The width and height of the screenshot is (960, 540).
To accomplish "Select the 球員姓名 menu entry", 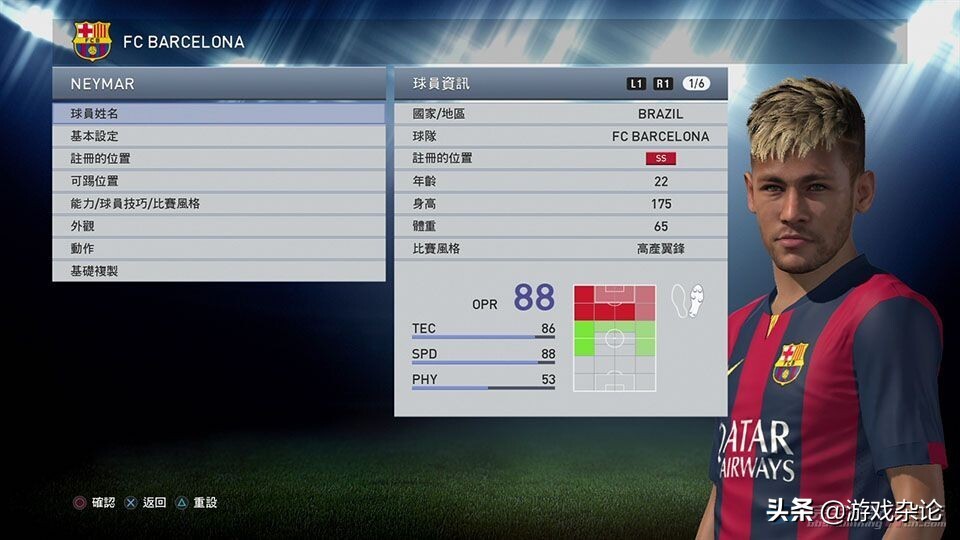I will pos(218,114).
